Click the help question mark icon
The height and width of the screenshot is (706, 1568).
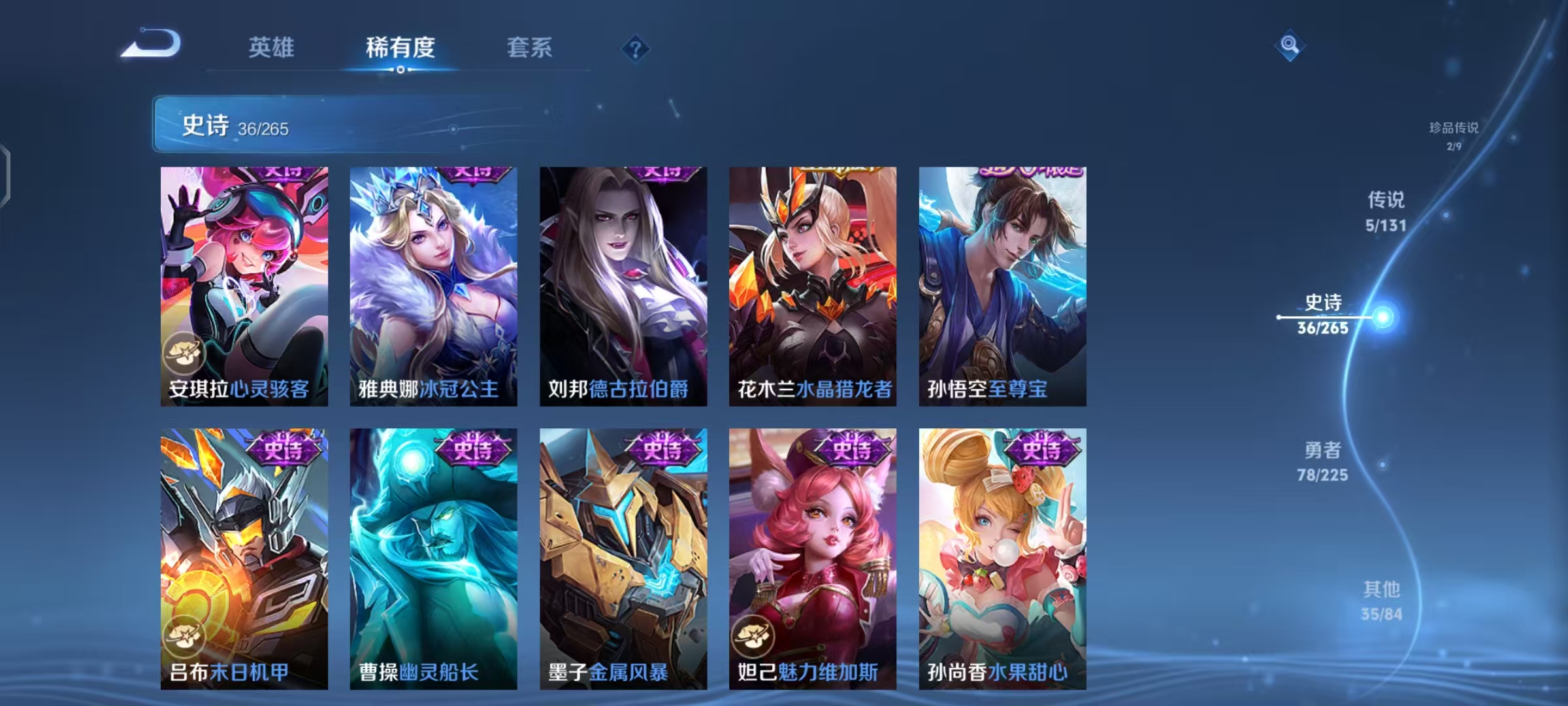(x=636, y=50)
